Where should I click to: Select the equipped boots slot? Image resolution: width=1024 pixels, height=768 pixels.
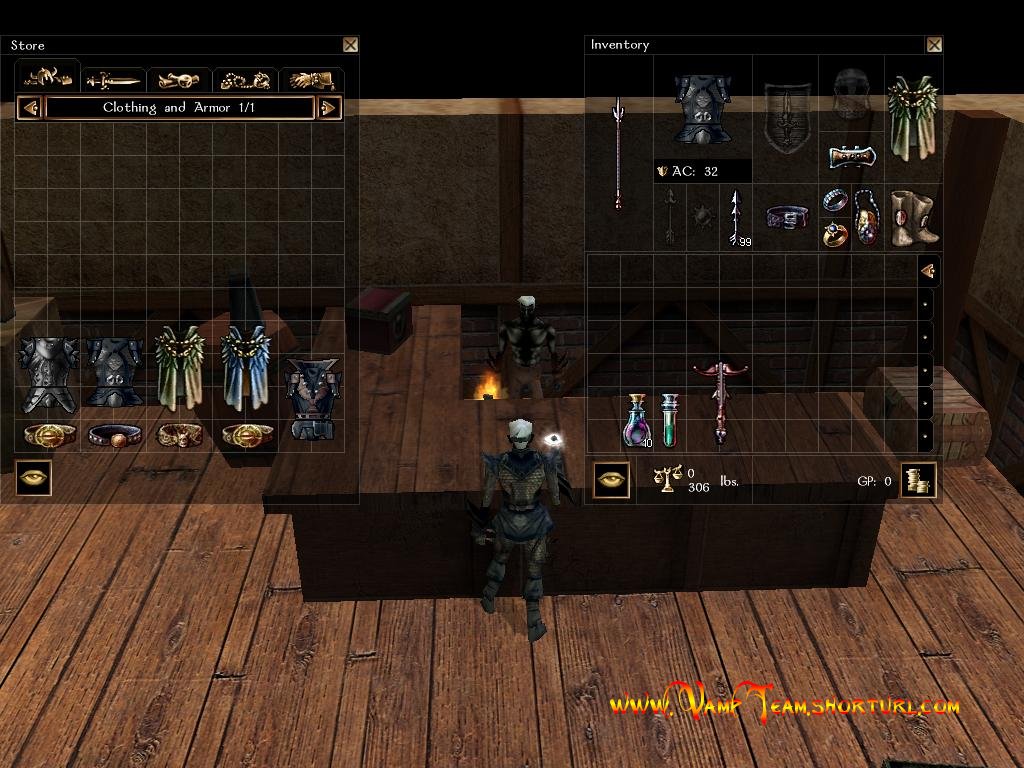913,217
